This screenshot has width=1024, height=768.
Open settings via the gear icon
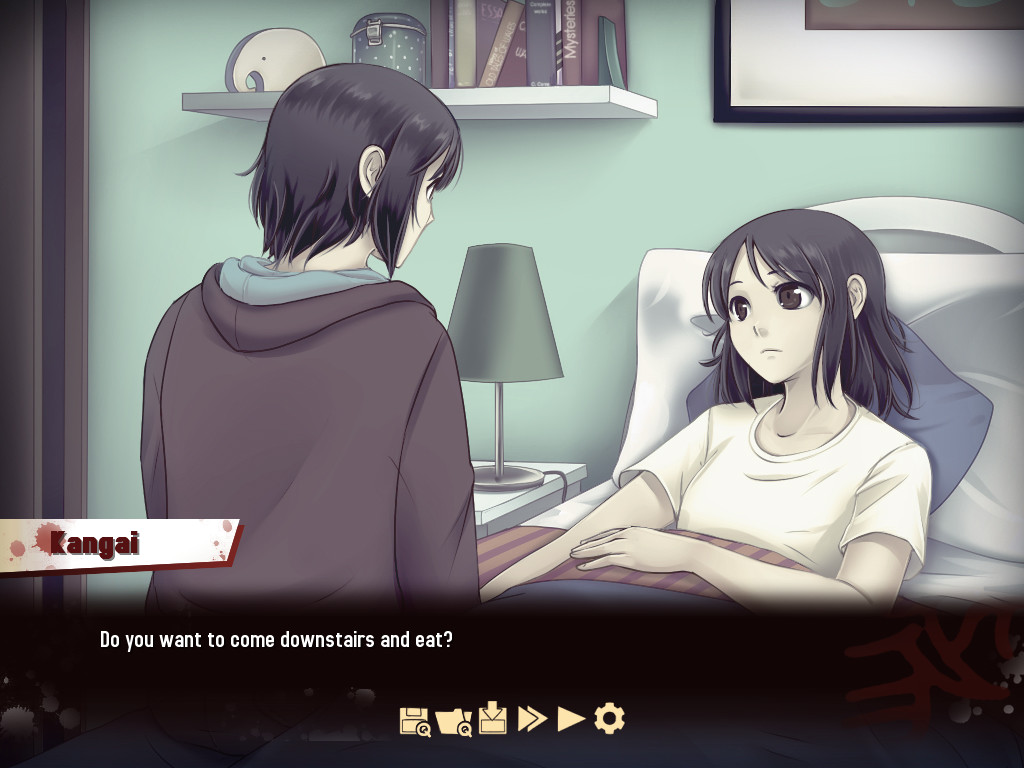609,718
